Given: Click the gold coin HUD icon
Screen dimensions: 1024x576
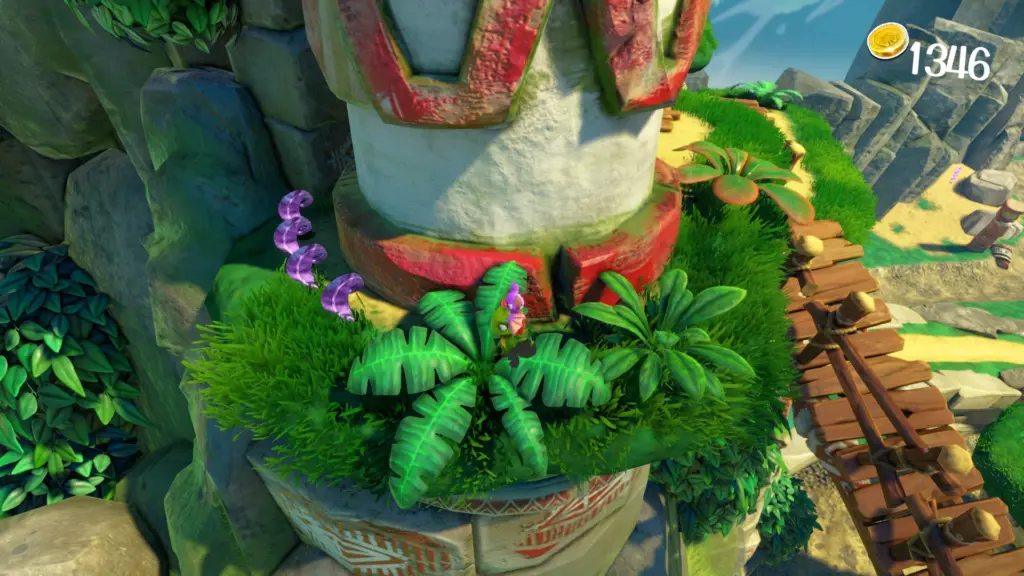Looking at the screenshot, I should [x=887, y=42].
